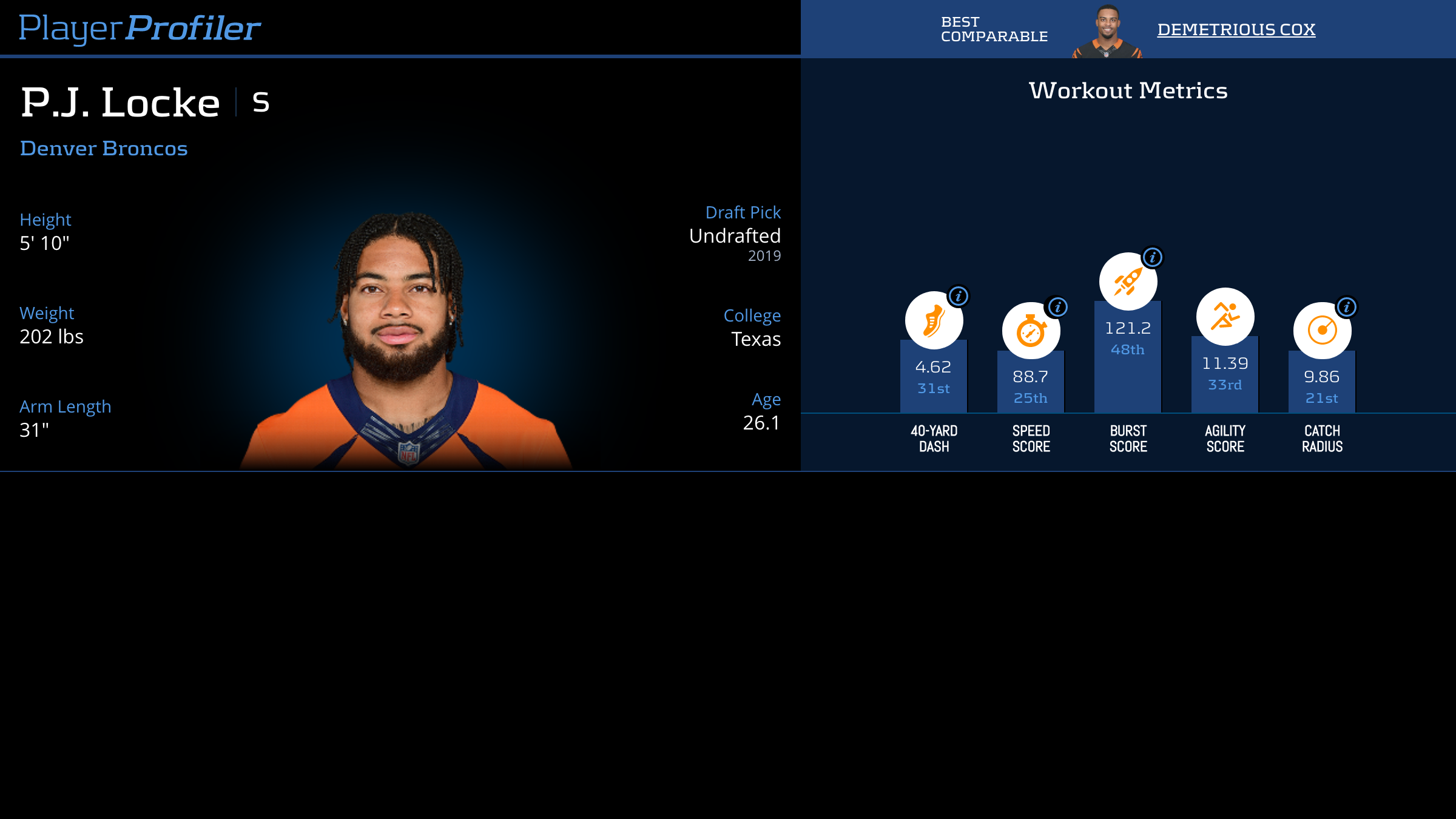Click the Demetrious Cox player thumbnail

click(x=1107, y=32)
